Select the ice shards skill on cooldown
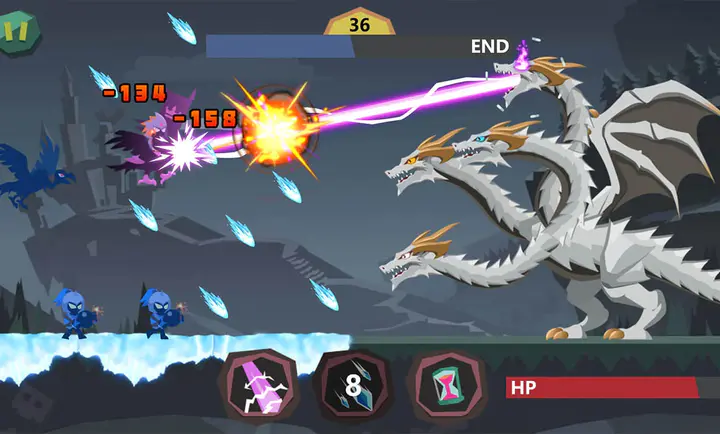Viewport: 720px width, 434px height. pos(351,386)
